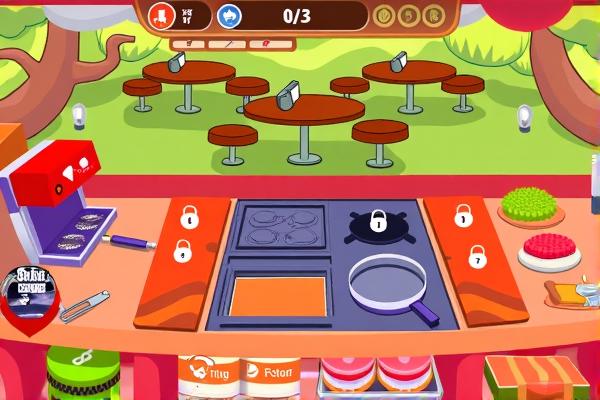Image resolution: width=600 pixels, height=400 pixels.
Task: Select the striped green and orange box
Action: (x=535, y=378)
